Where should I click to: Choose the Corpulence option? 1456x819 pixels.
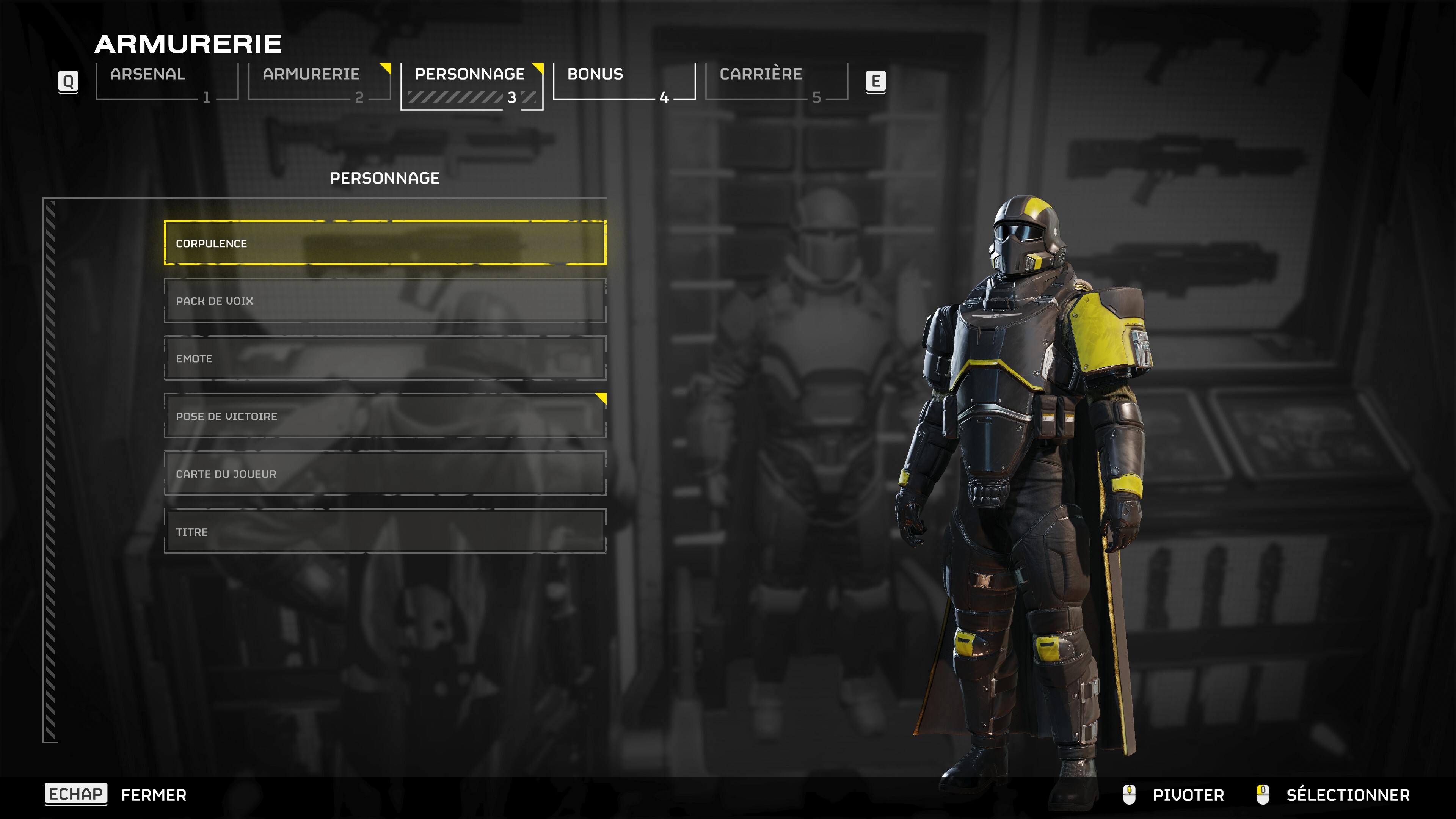pyautogui.click(x=385, y=243)
